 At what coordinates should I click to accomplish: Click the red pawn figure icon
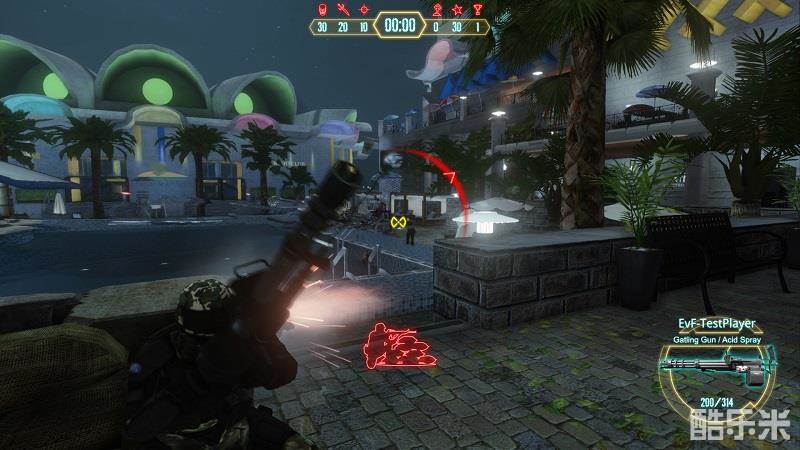[436, 10]
